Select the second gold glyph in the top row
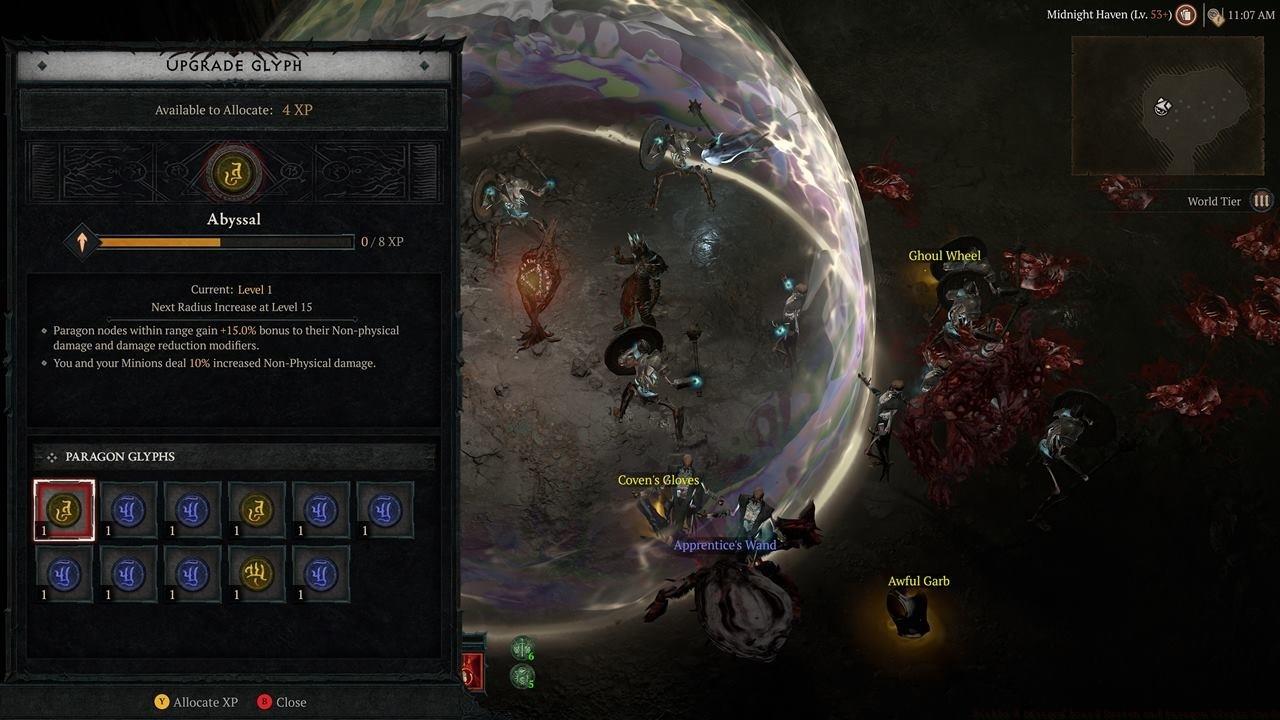 256,510
